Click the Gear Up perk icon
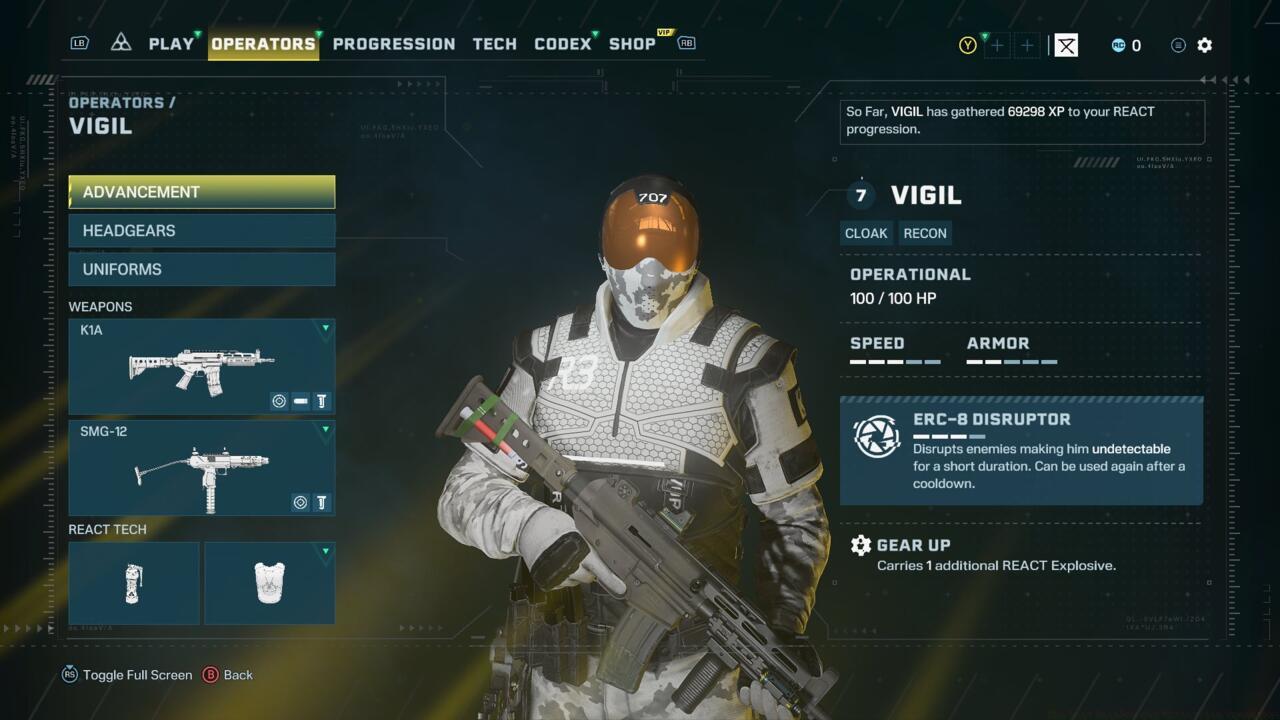This screenshot has width=1280, height=720. 861,545
